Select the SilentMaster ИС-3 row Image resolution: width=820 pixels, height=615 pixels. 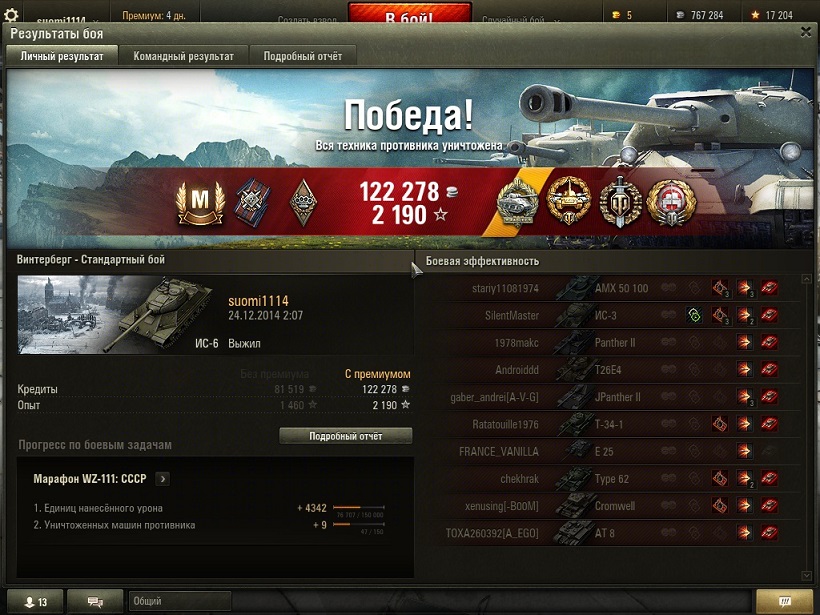610,316
